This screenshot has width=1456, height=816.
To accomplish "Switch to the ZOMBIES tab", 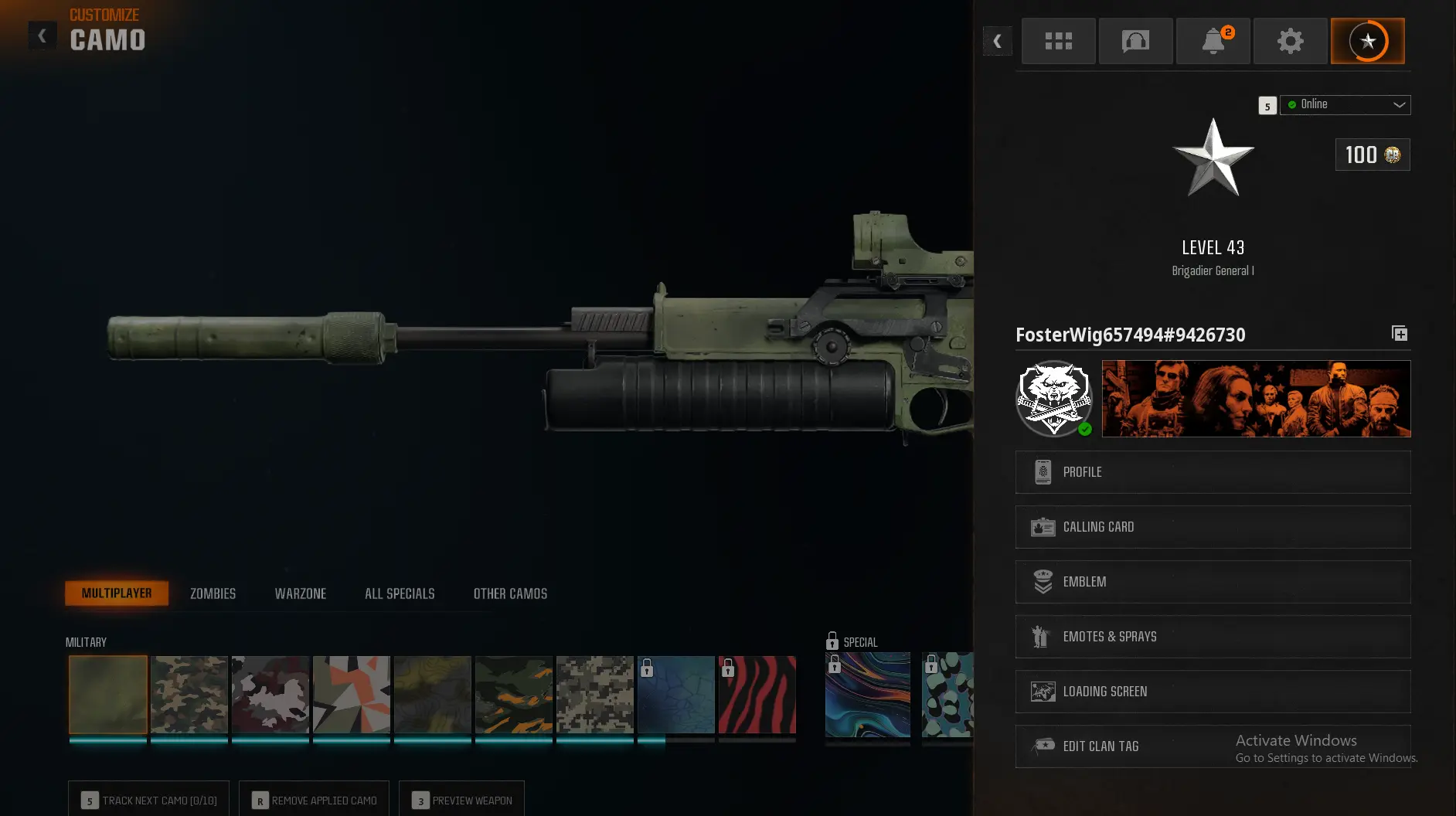I will click(212, 593).
